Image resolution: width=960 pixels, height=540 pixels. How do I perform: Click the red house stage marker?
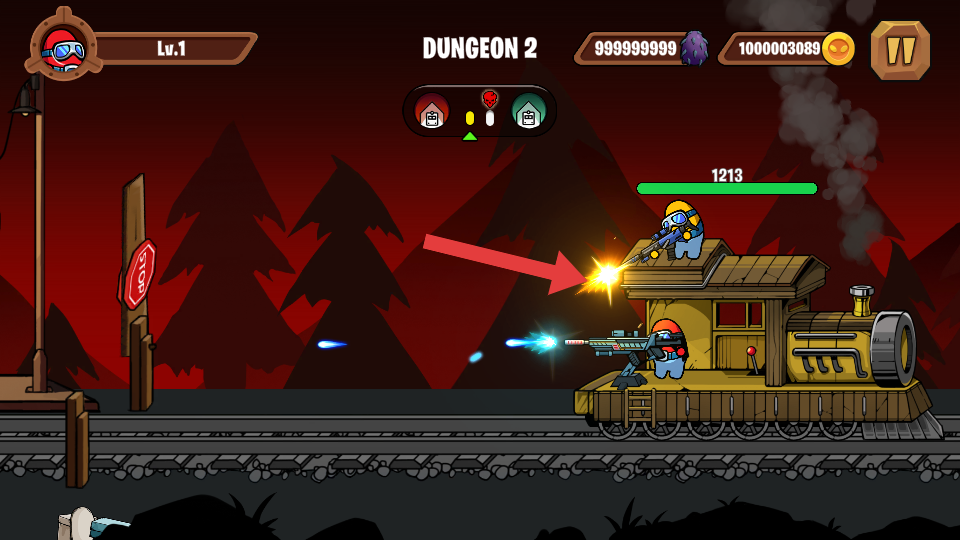click(x=432, y=111)
